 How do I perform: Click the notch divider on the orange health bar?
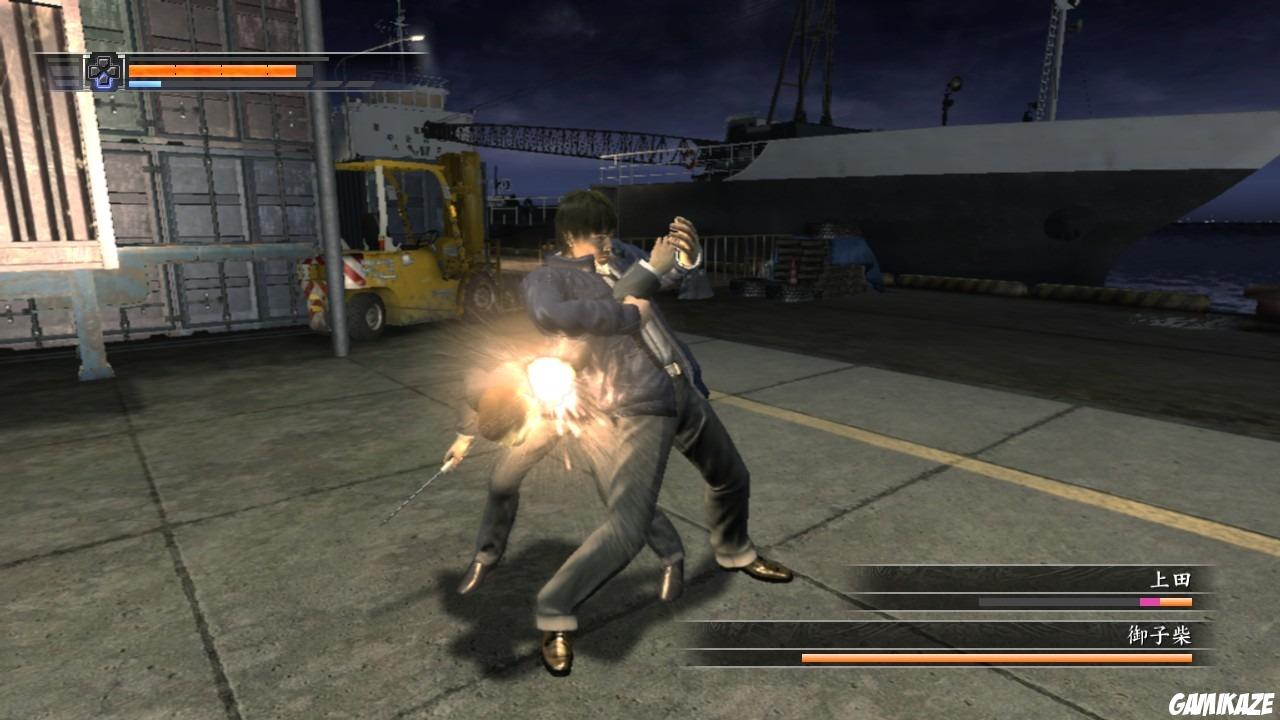coord(175,70)
